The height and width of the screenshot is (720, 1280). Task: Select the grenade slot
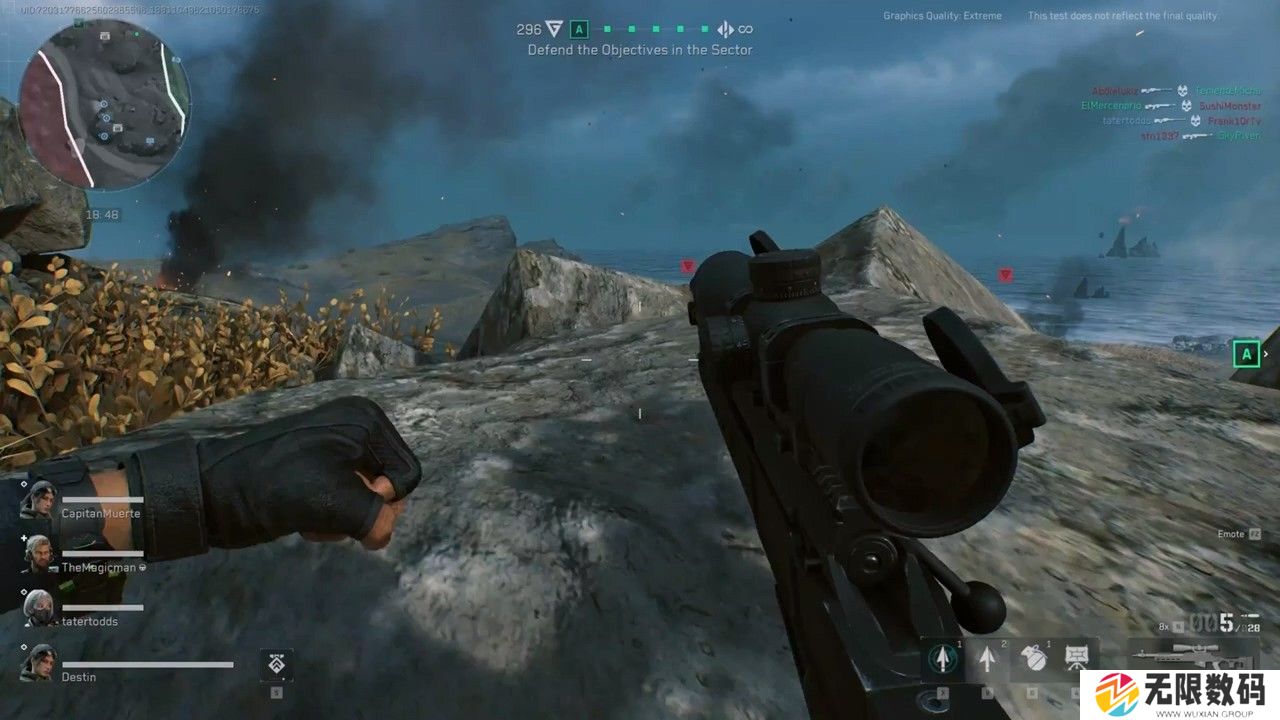pyautogui.click(x=1033, y=657)
